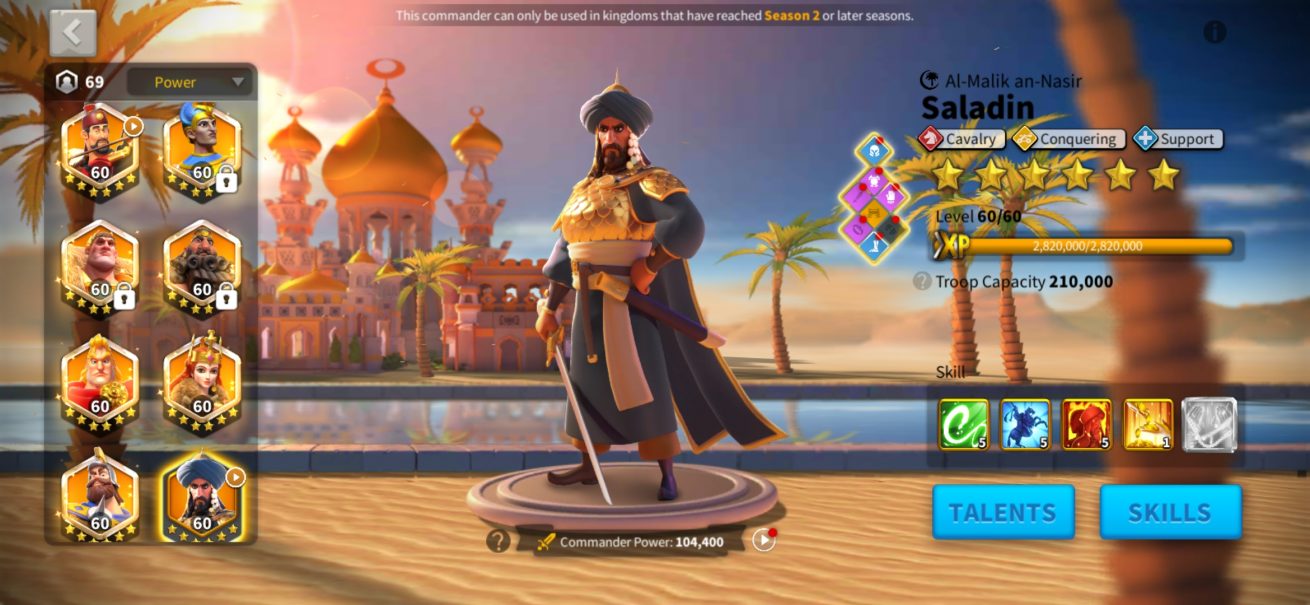Open the commander equipment diamond grid

[874, 198]
